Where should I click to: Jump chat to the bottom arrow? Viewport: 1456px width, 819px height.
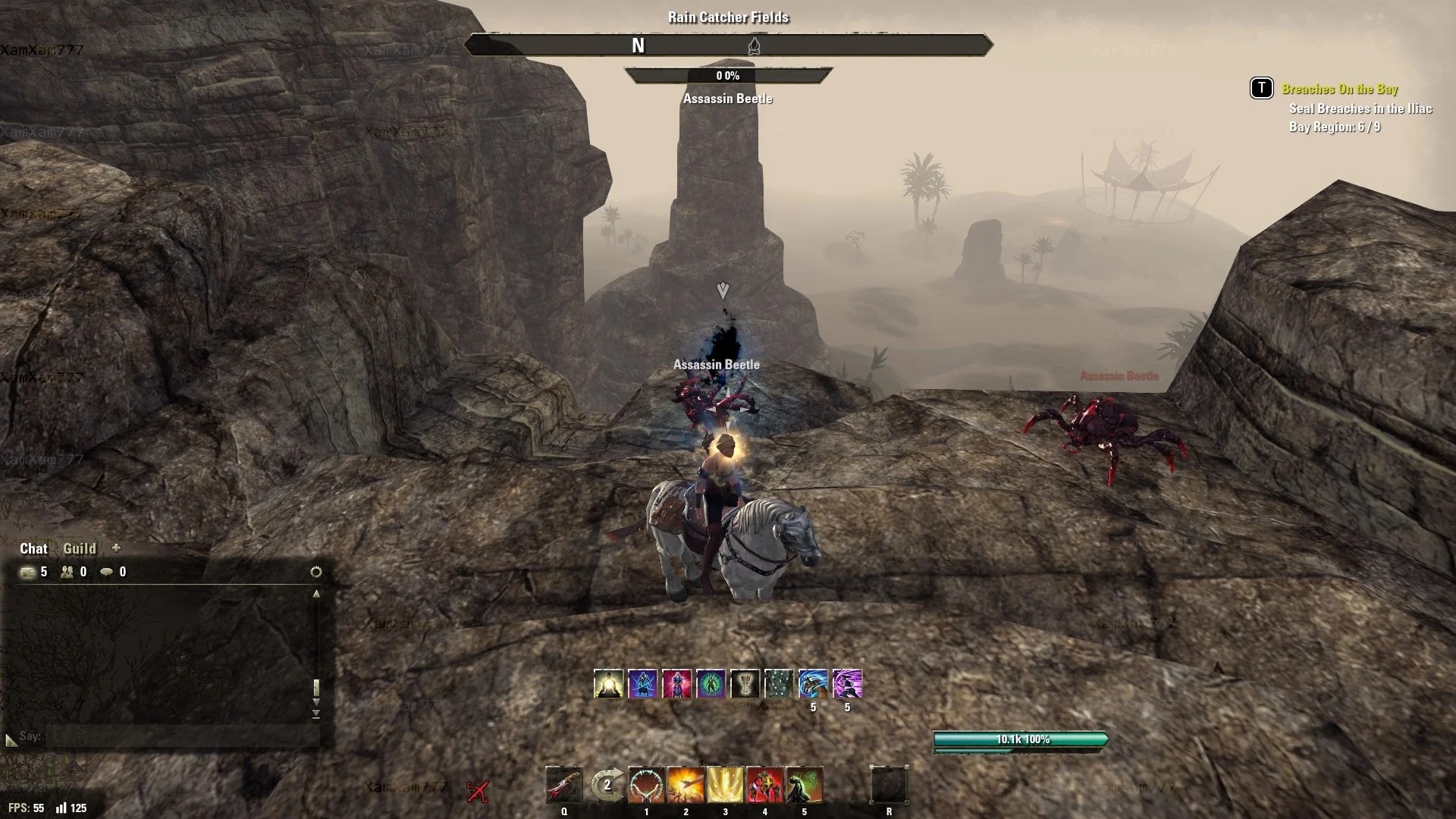(316, 714)
